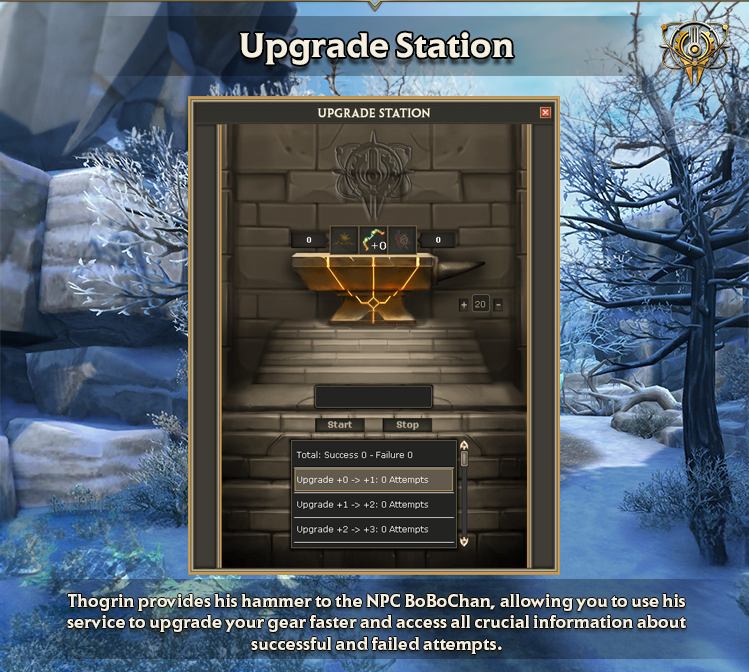Image resolution: width=749 pixels, height=672 pixels.
Task: Select the Upgrade +1 -> +2 row
Action: [374, 505]
